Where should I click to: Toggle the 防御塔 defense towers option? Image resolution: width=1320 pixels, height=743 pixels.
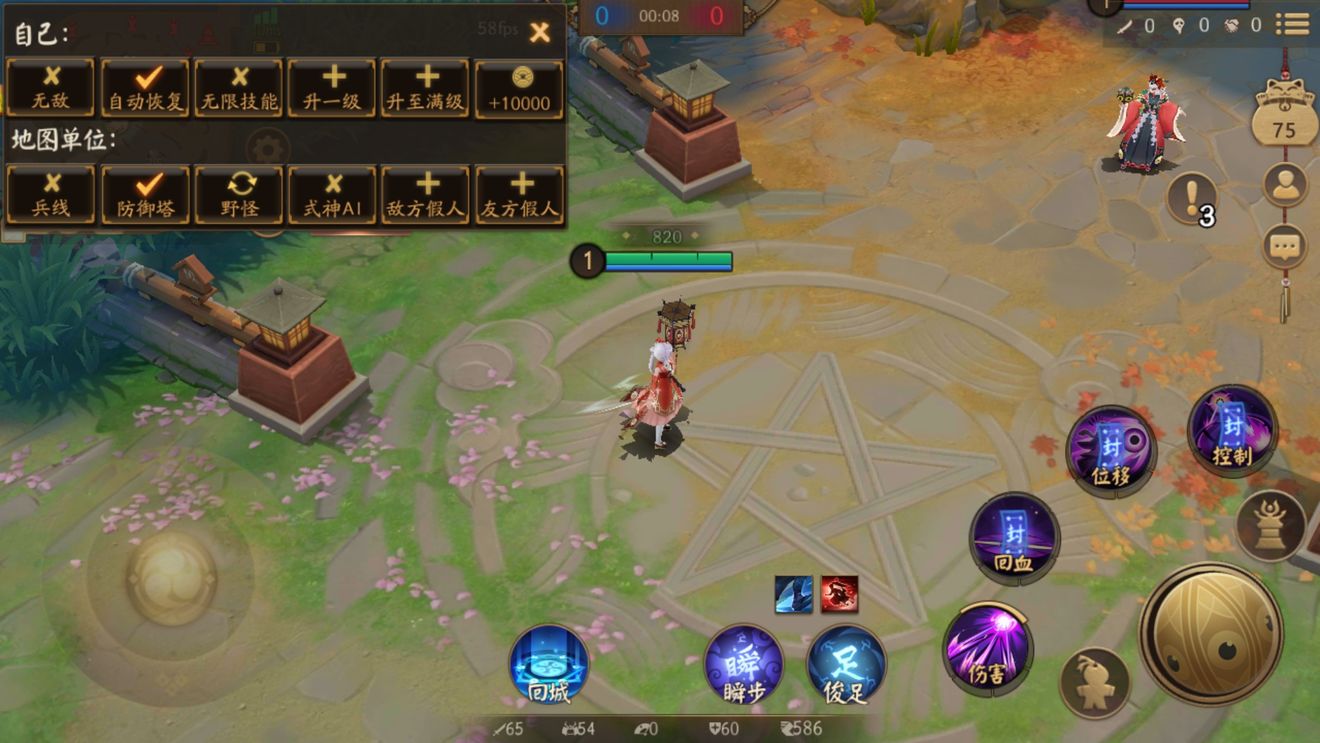[x=145, y=195]
